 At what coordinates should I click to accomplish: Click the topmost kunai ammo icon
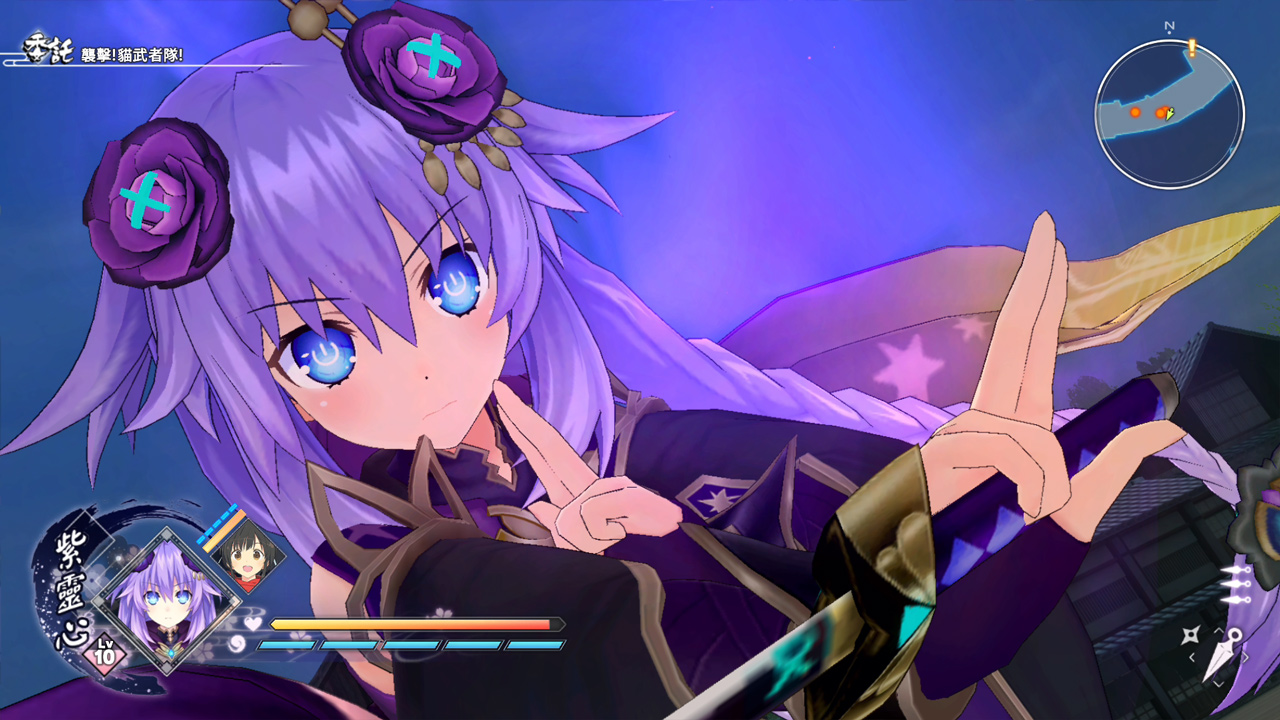click(1236, 570)
